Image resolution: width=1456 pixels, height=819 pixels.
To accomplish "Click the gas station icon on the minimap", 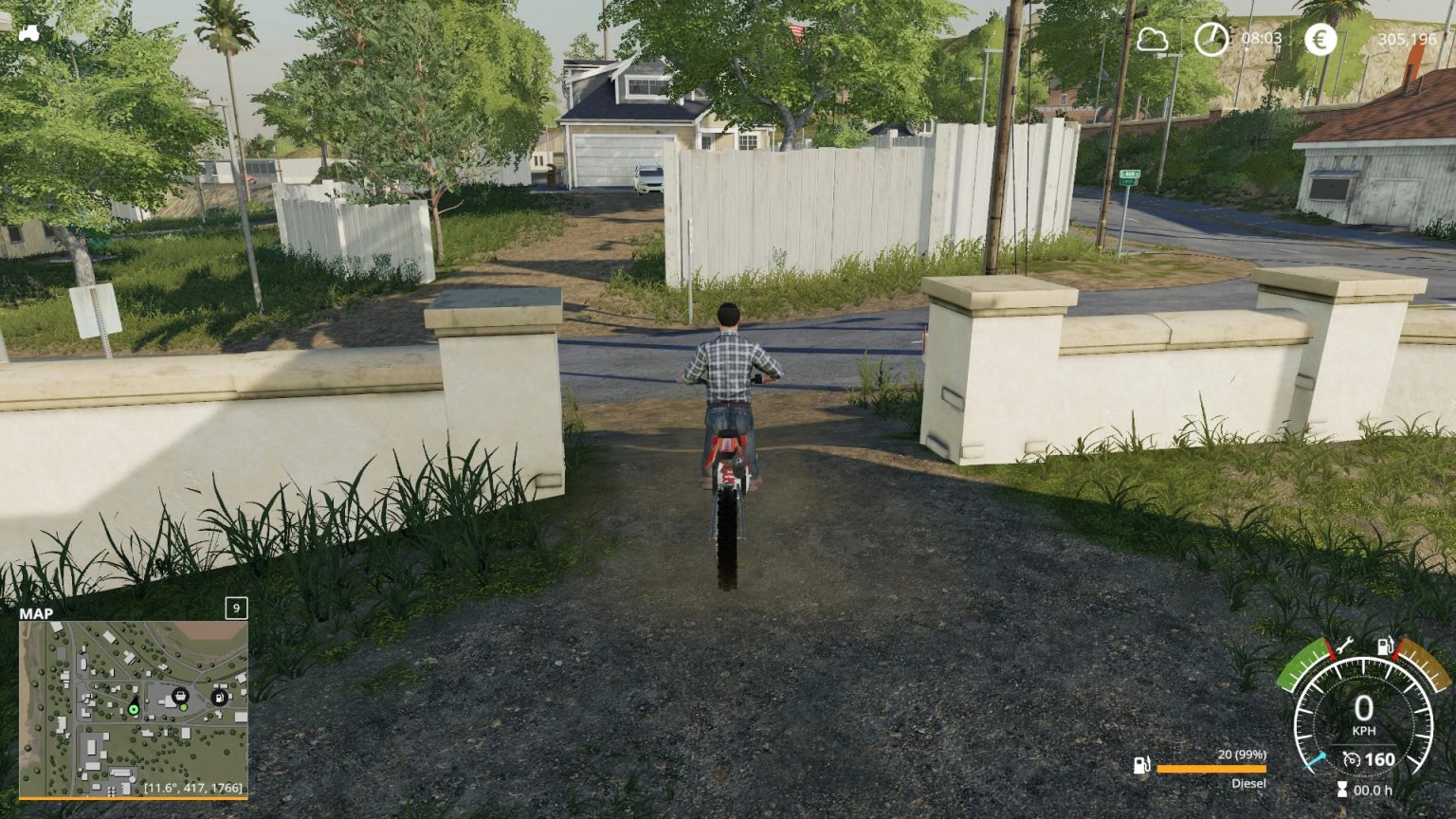I will [x=220, y=698].
